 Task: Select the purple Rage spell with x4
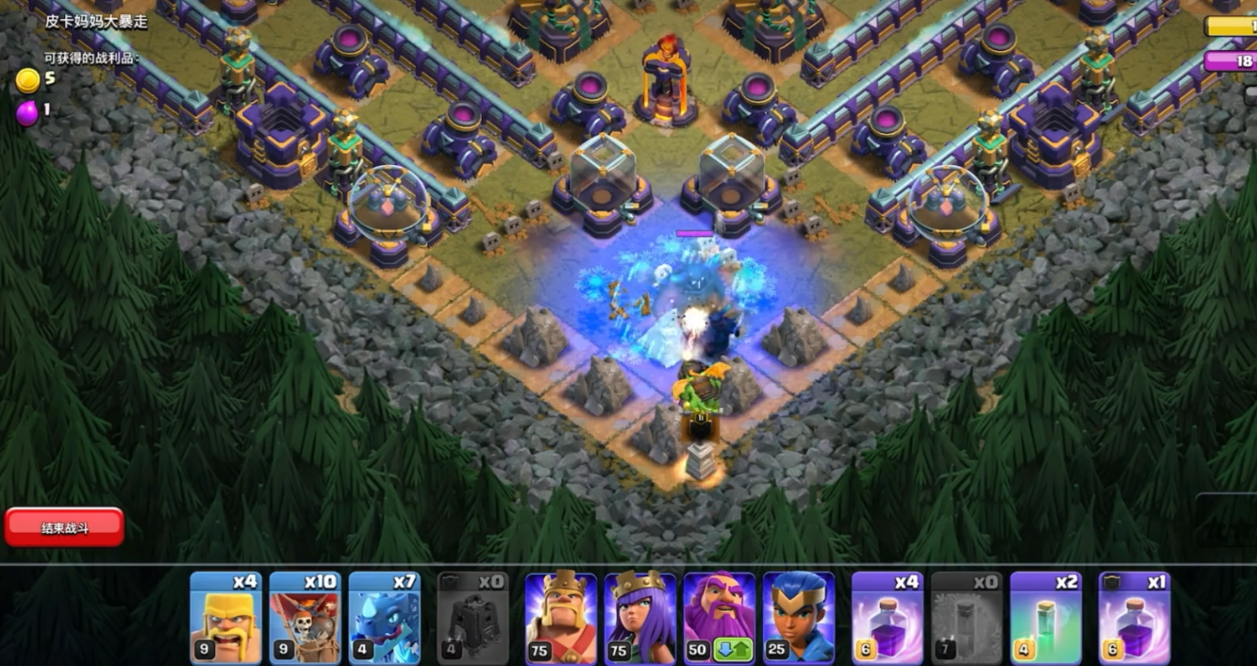(x=887, y=618)
